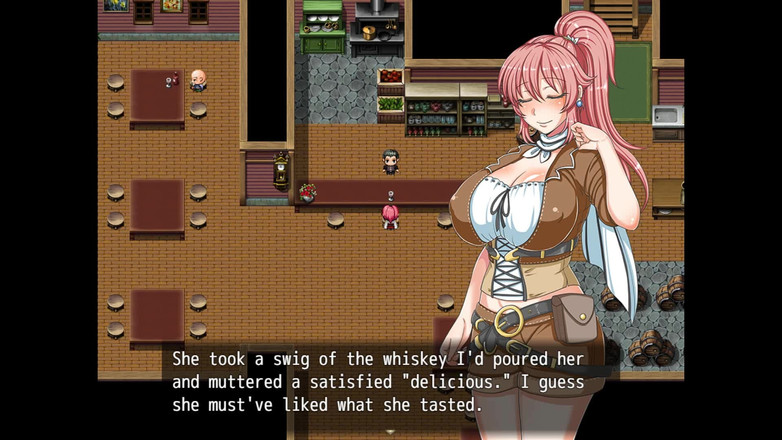Click the dialogue continue arrow indicator
This screenshot has height=440, width=782.
pos(390,431)
